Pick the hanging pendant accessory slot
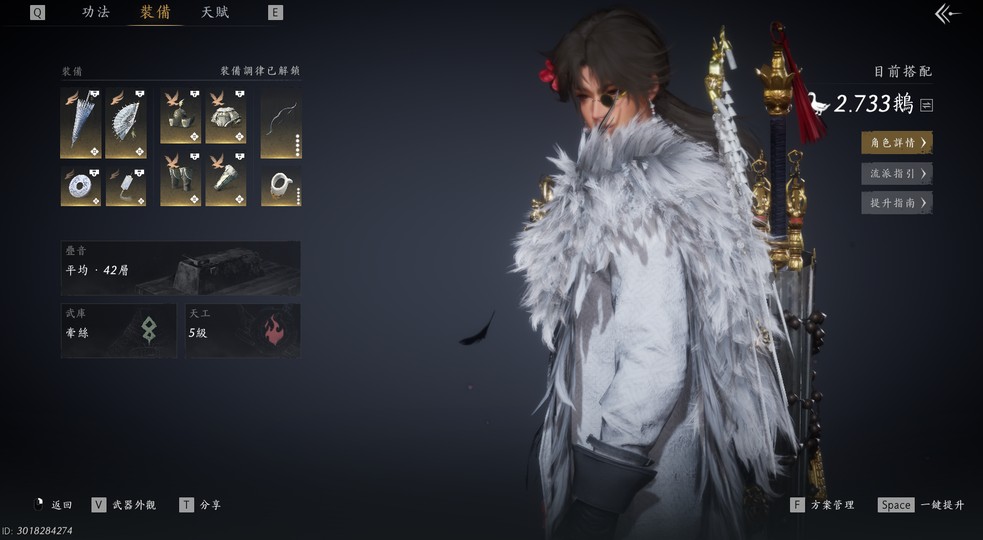 [x=126, y=185]
